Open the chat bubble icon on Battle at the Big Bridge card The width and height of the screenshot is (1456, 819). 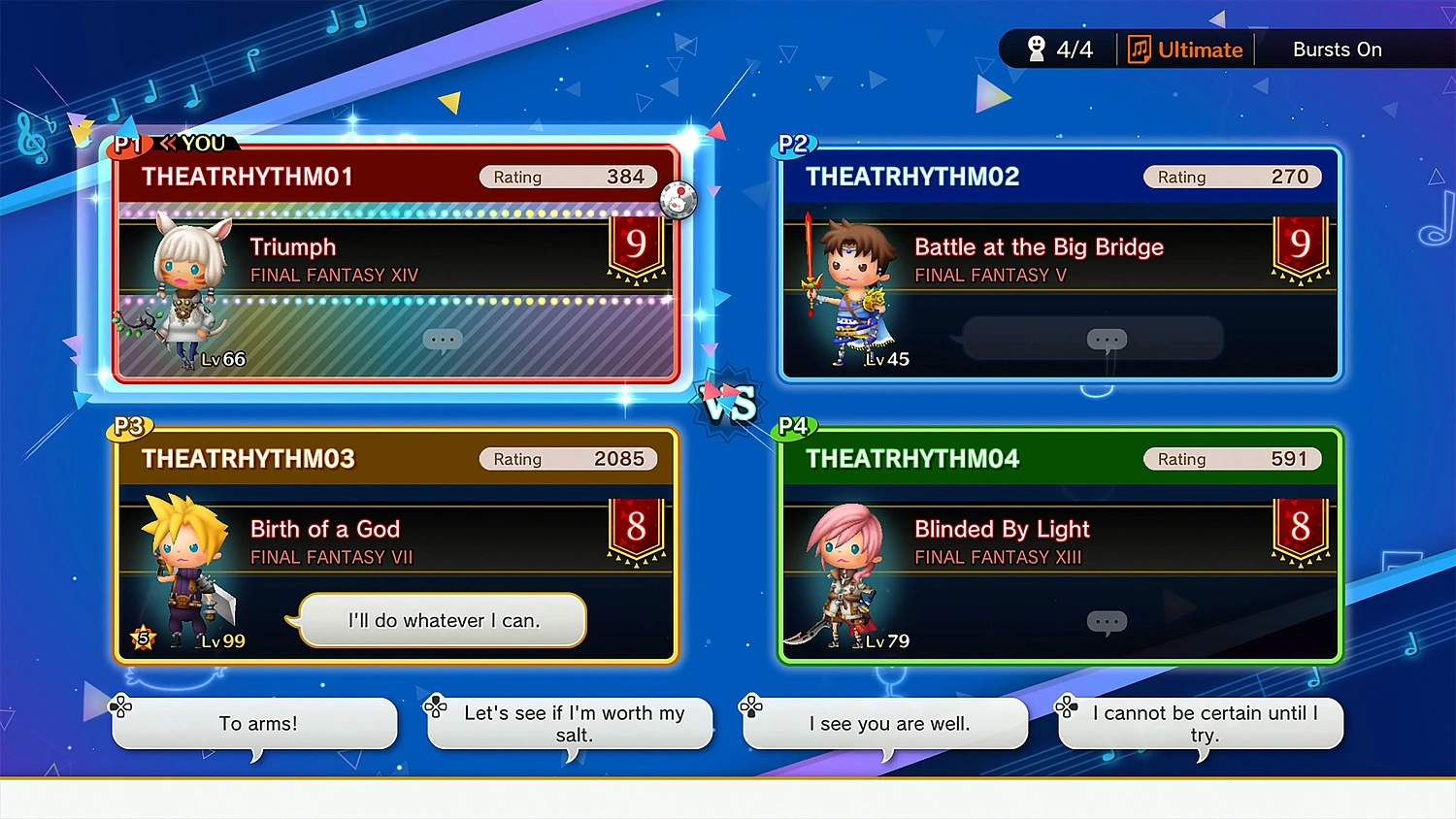tap(1107, 339)
